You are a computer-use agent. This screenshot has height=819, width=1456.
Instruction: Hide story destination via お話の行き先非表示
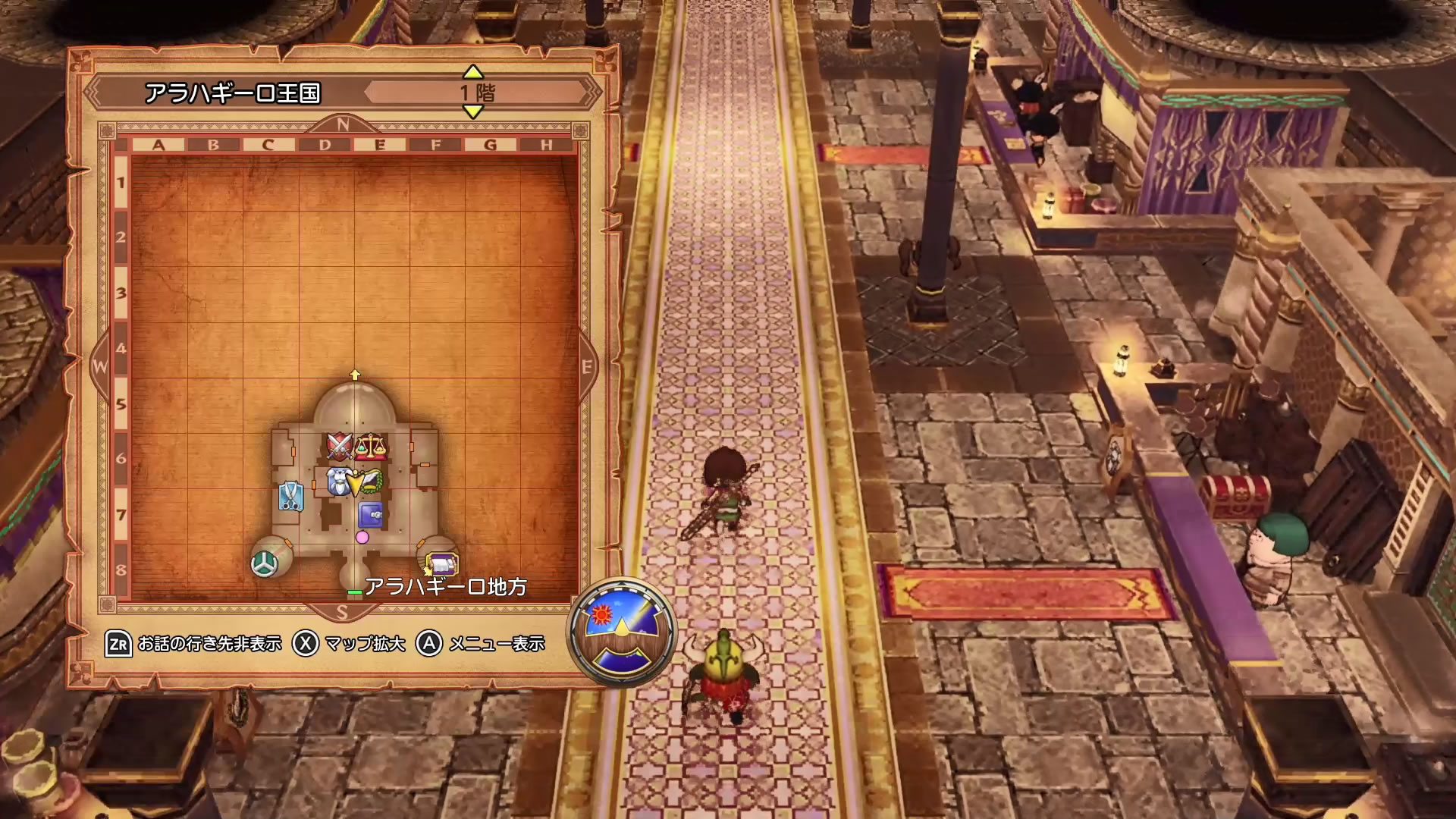[x=194, y=644]
